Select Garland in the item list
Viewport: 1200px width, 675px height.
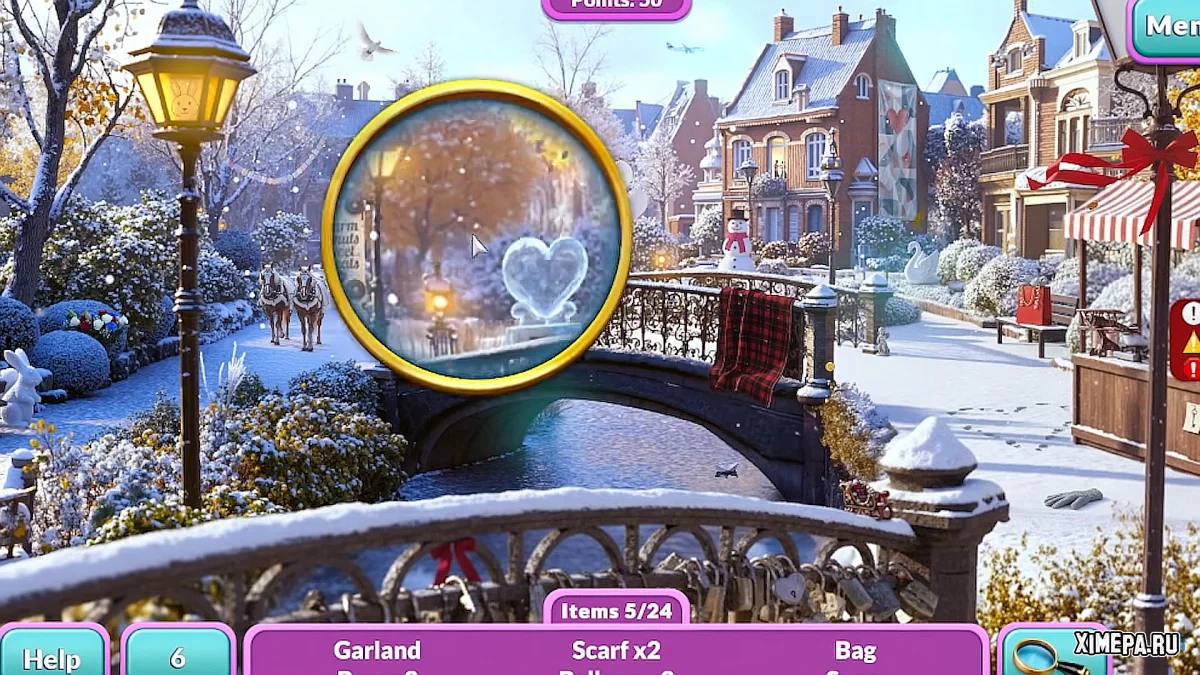377,651
